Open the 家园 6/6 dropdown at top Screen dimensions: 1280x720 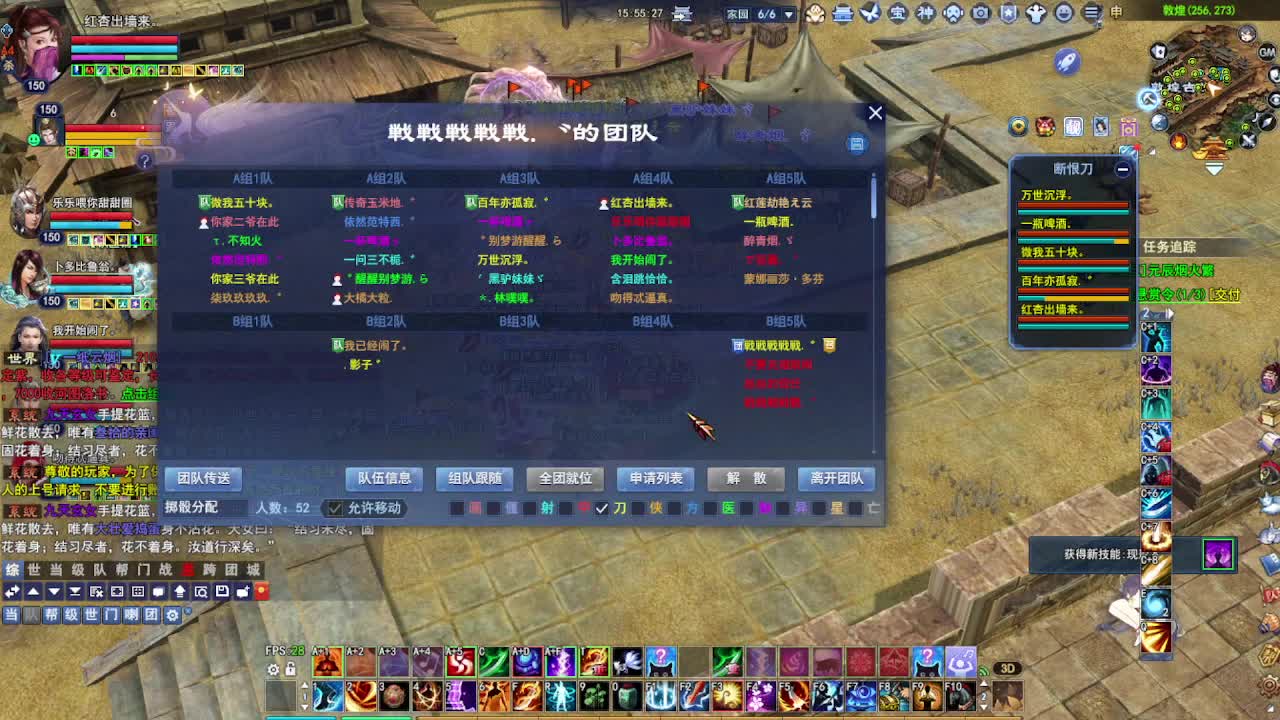pyautogui.click(x=789, y=14)
